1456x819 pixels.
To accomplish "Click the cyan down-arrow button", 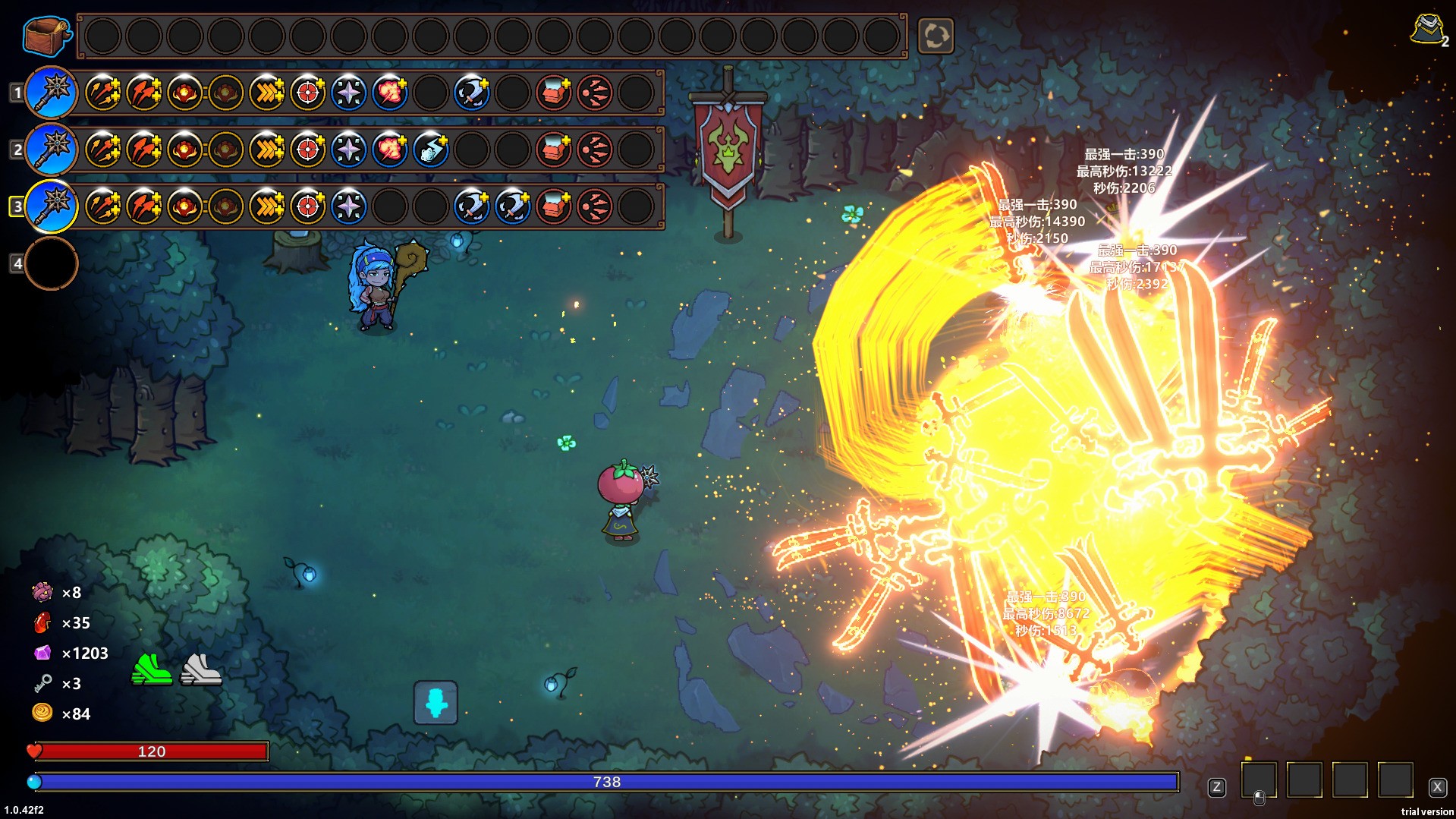I will (x=436, y=703).
